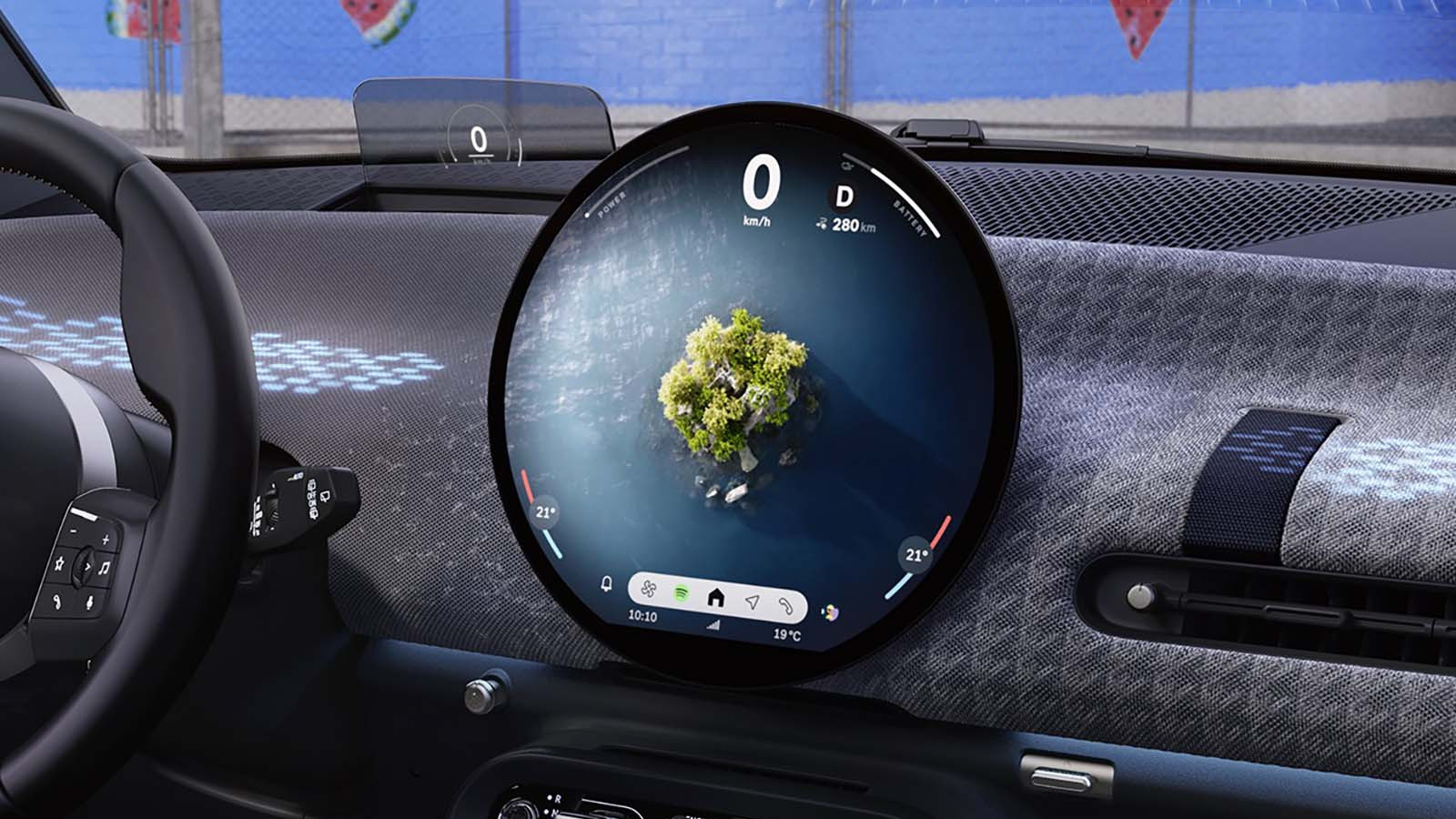Screen dimensions: 1456x819
Task: Tap the cellular signal strength indicator
Action: tap(713, 627)
